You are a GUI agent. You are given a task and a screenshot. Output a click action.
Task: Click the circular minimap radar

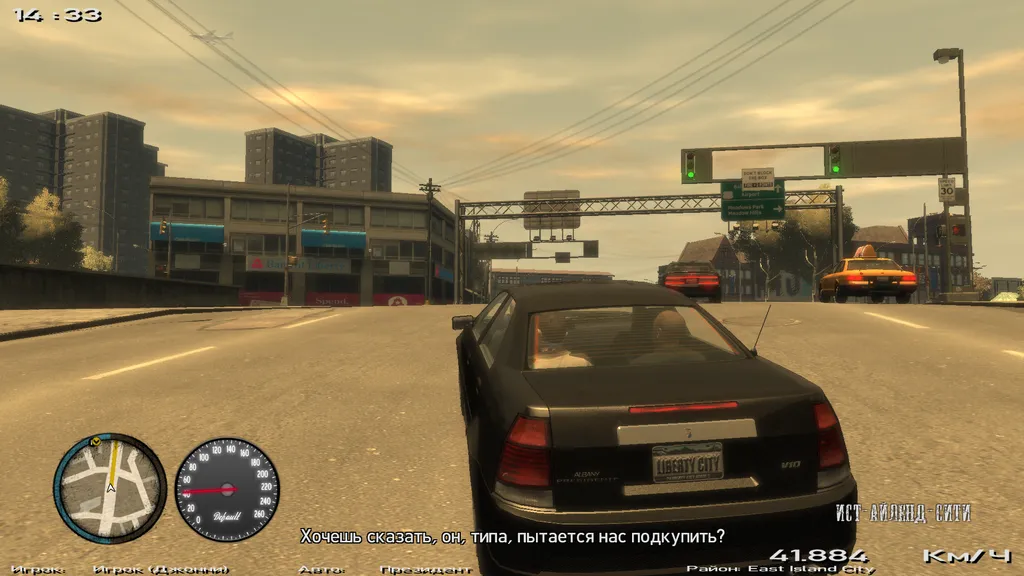tap(110, 487)
